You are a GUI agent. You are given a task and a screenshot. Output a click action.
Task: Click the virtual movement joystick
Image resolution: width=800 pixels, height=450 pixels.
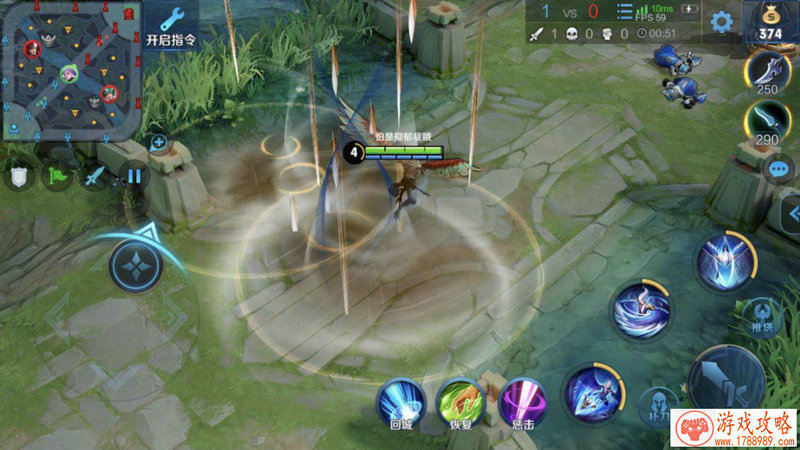tap(135, 267)
